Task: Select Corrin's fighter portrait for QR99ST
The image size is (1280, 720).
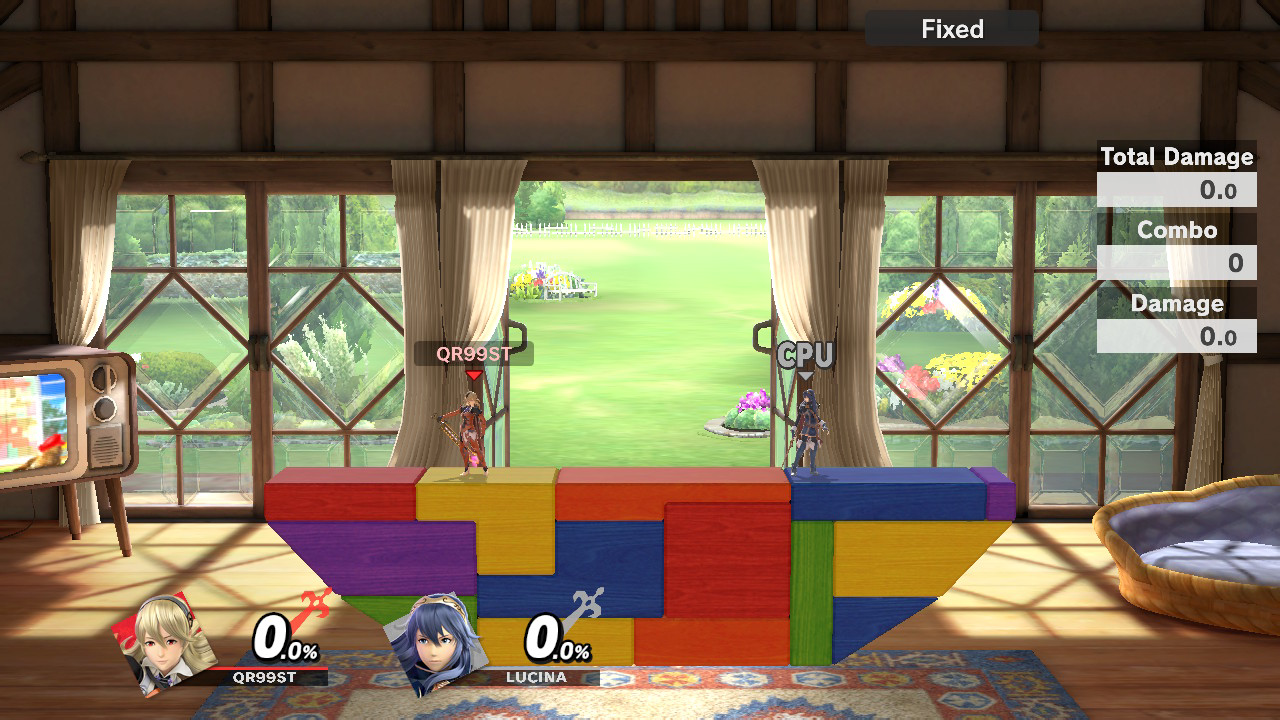Action: [x=165, y=641]
